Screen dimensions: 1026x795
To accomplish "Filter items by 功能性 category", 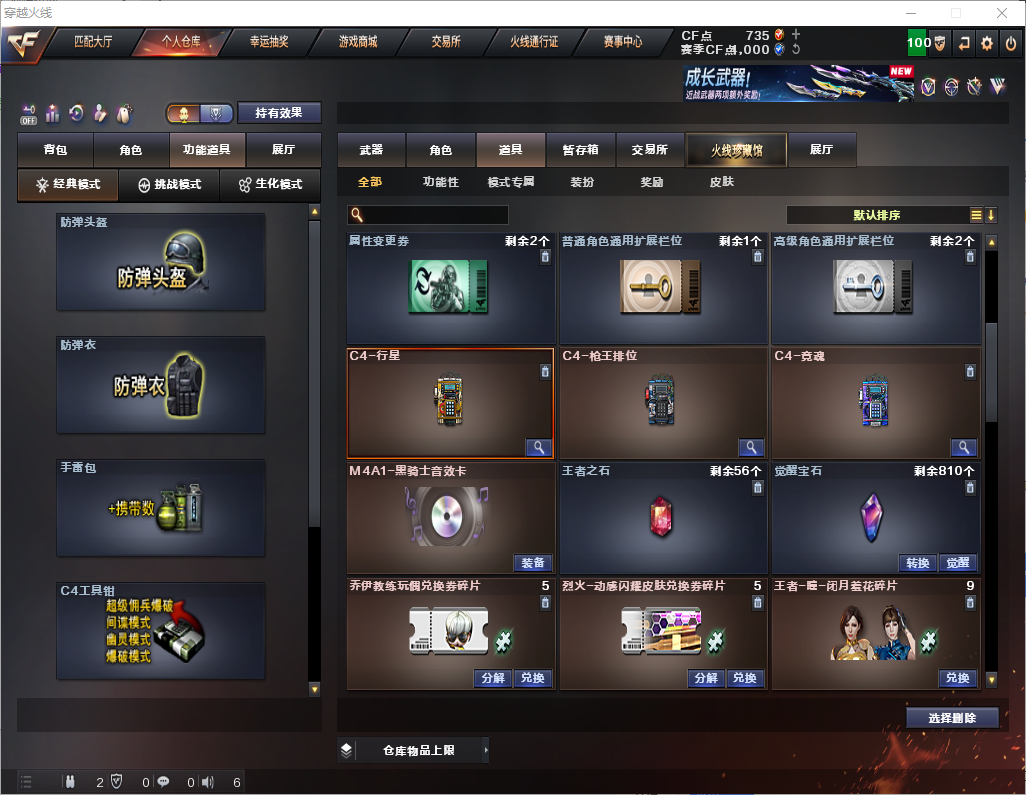I will click(x=441, y=183).
